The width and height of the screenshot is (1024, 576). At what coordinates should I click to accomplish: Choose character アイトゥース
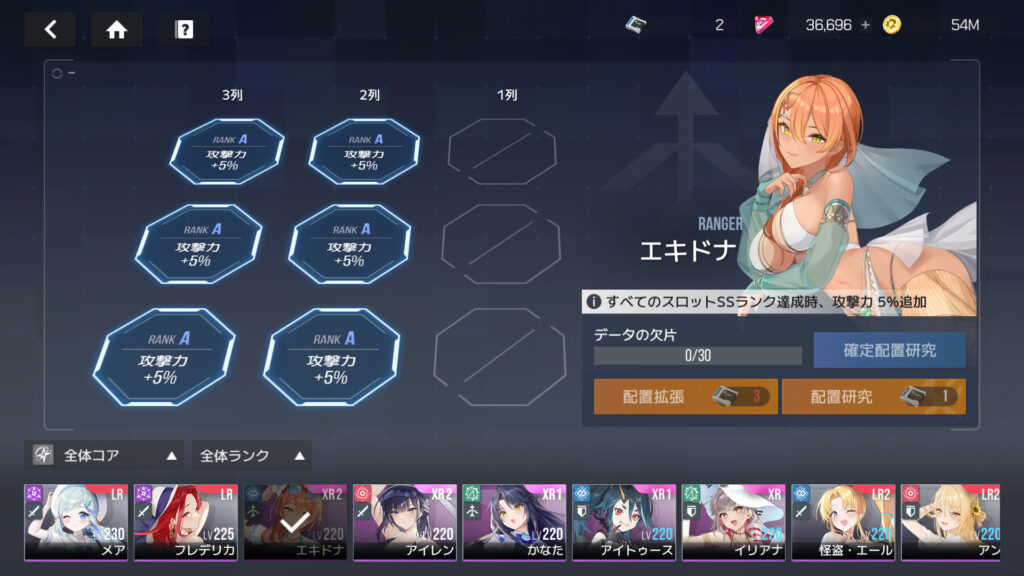pos(624,522)
